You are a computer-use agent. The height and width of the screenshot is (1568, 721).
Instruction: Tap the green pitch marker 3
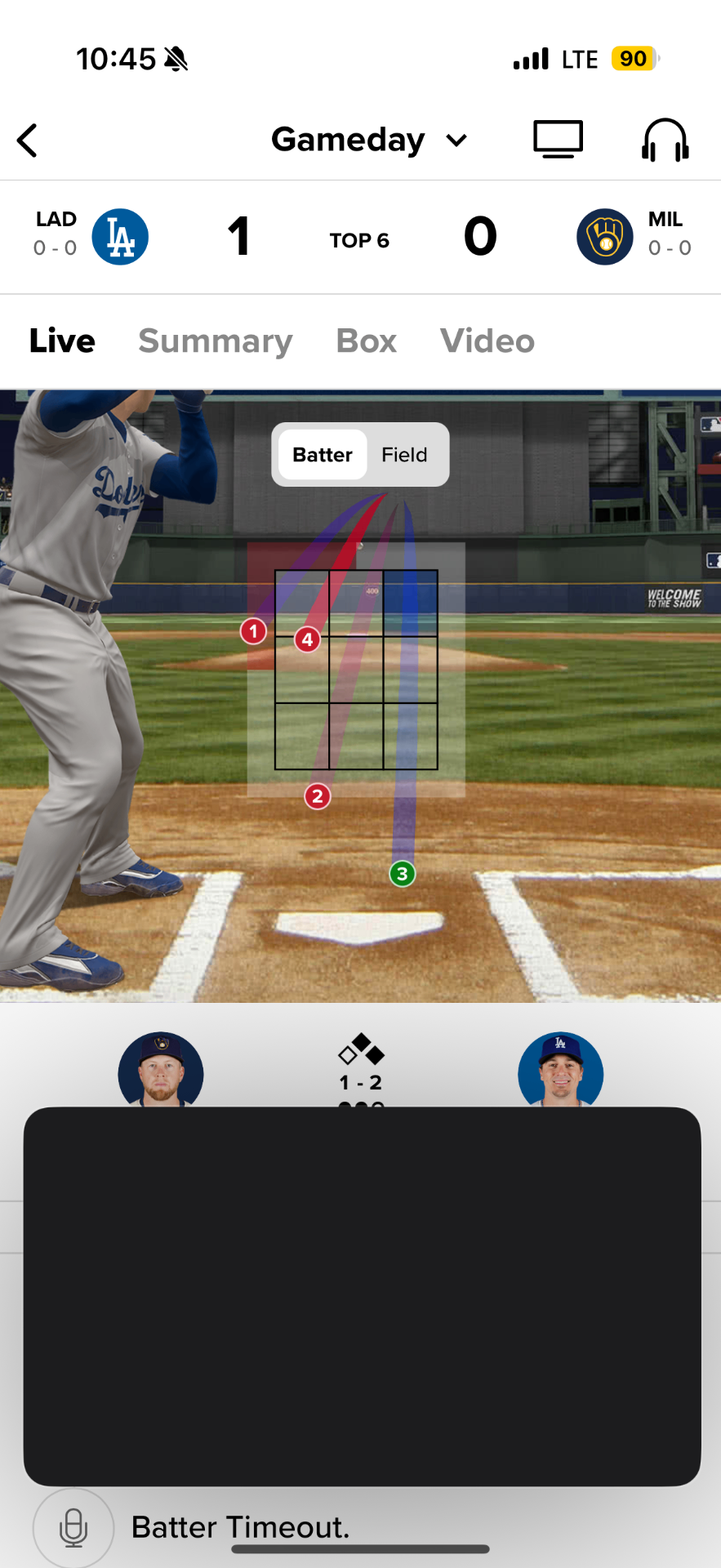tap(402, 874)
